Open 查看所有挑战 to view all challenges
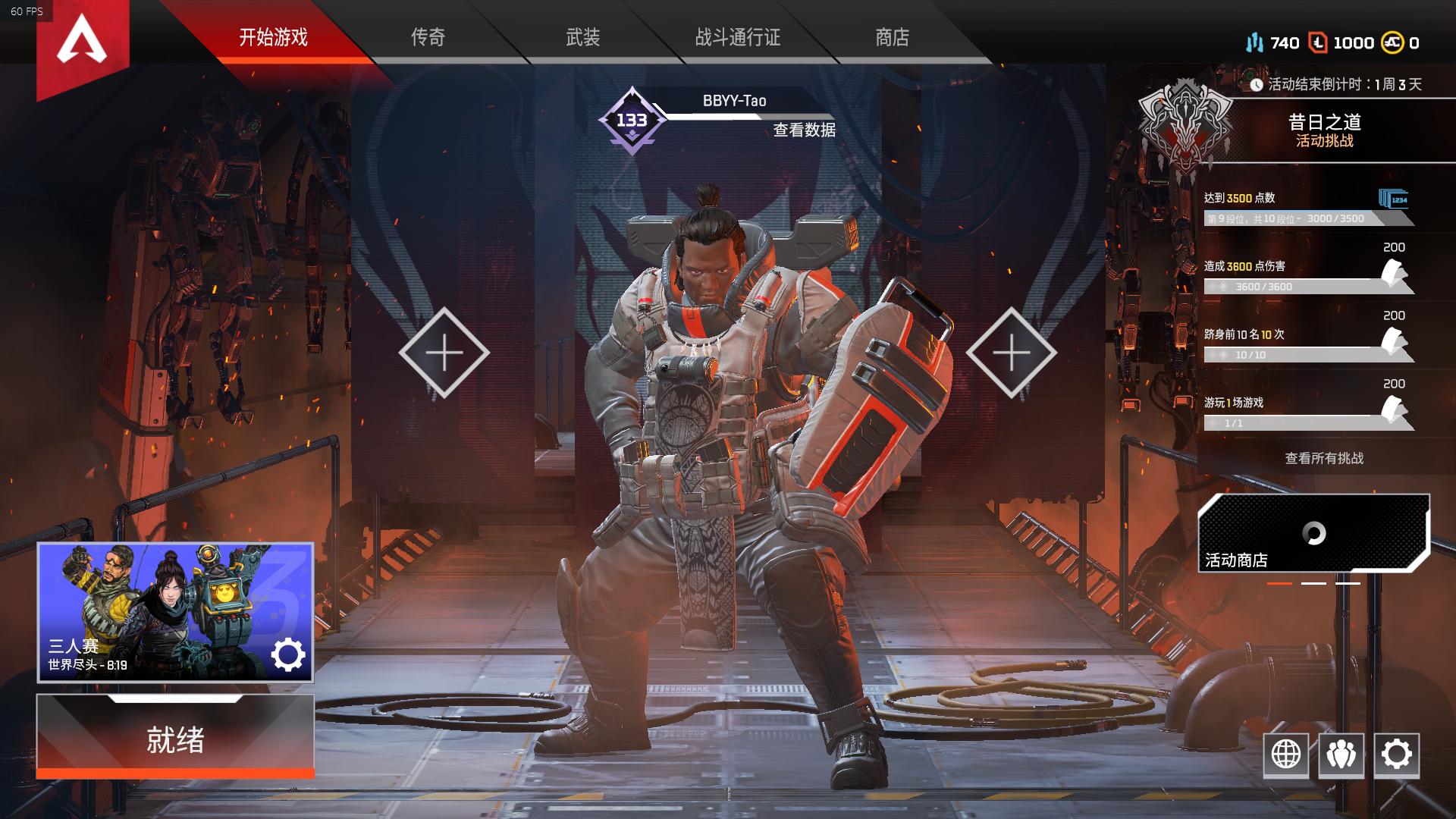 click(x=1324, y=458)
